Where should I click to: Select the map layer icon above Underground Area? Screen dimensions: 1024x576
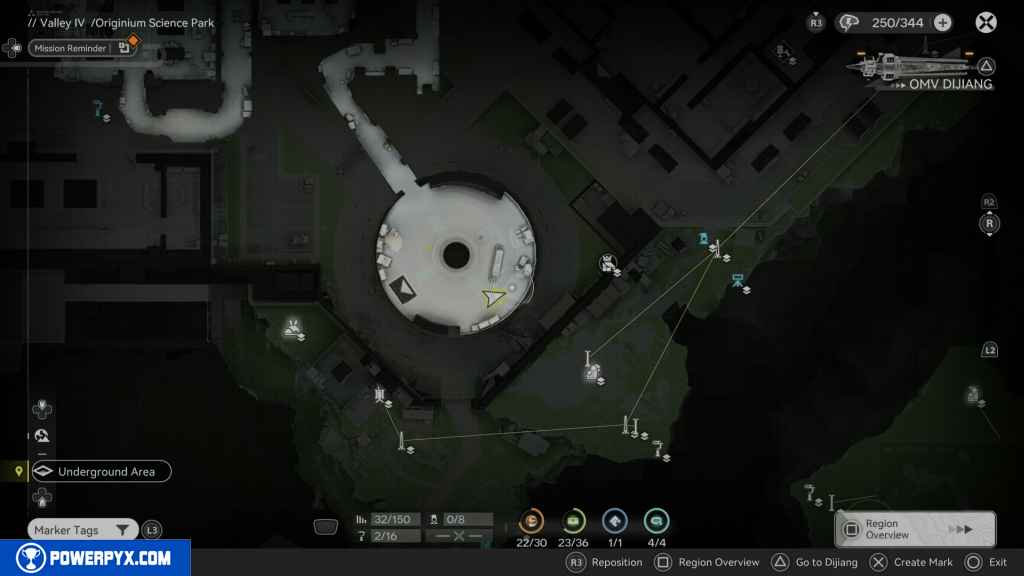pos(42,435)
